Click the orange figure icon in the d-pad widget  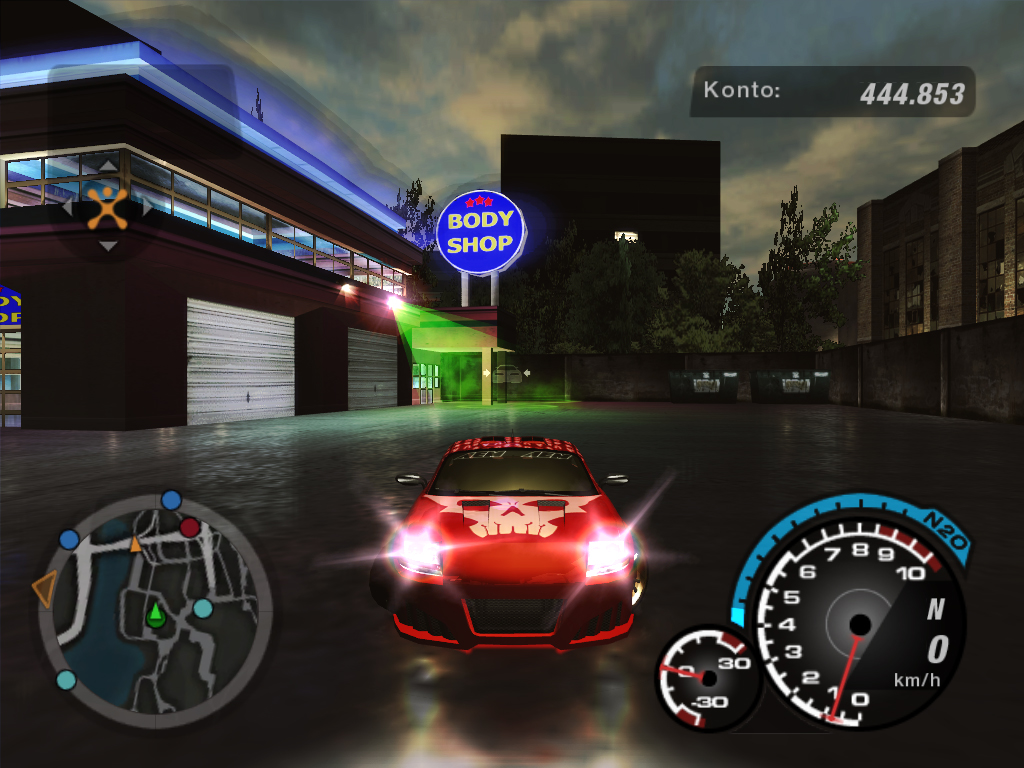coord(107,207)
